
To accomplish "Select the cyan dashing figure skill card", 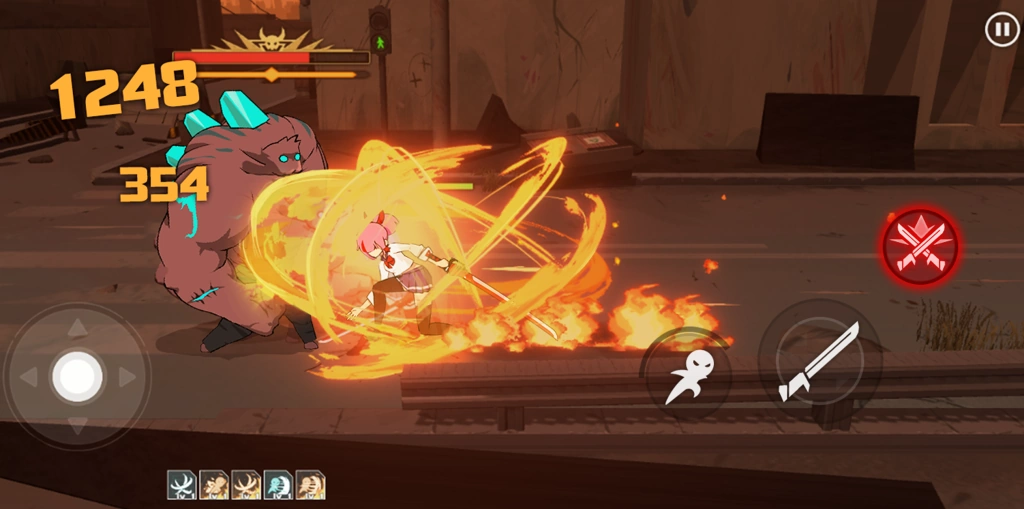I will click(278, 485).
